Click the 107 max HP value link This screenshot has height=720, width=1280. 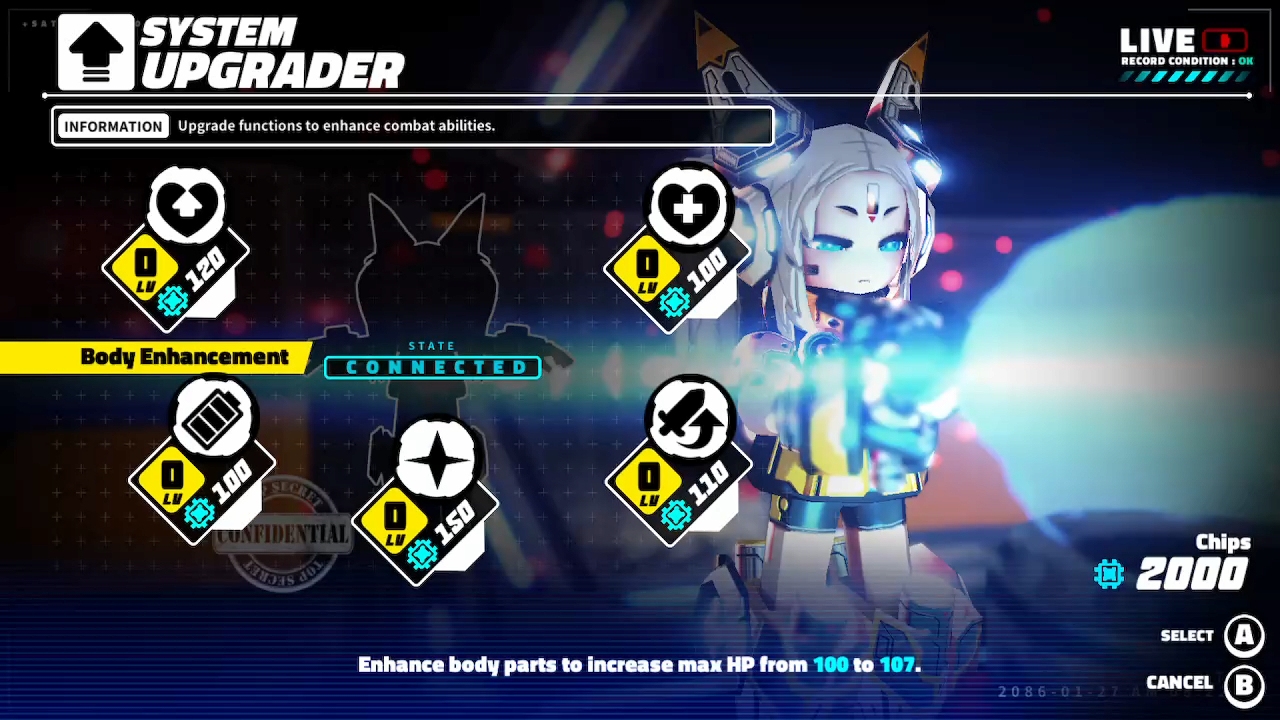[x=897, y=664]
